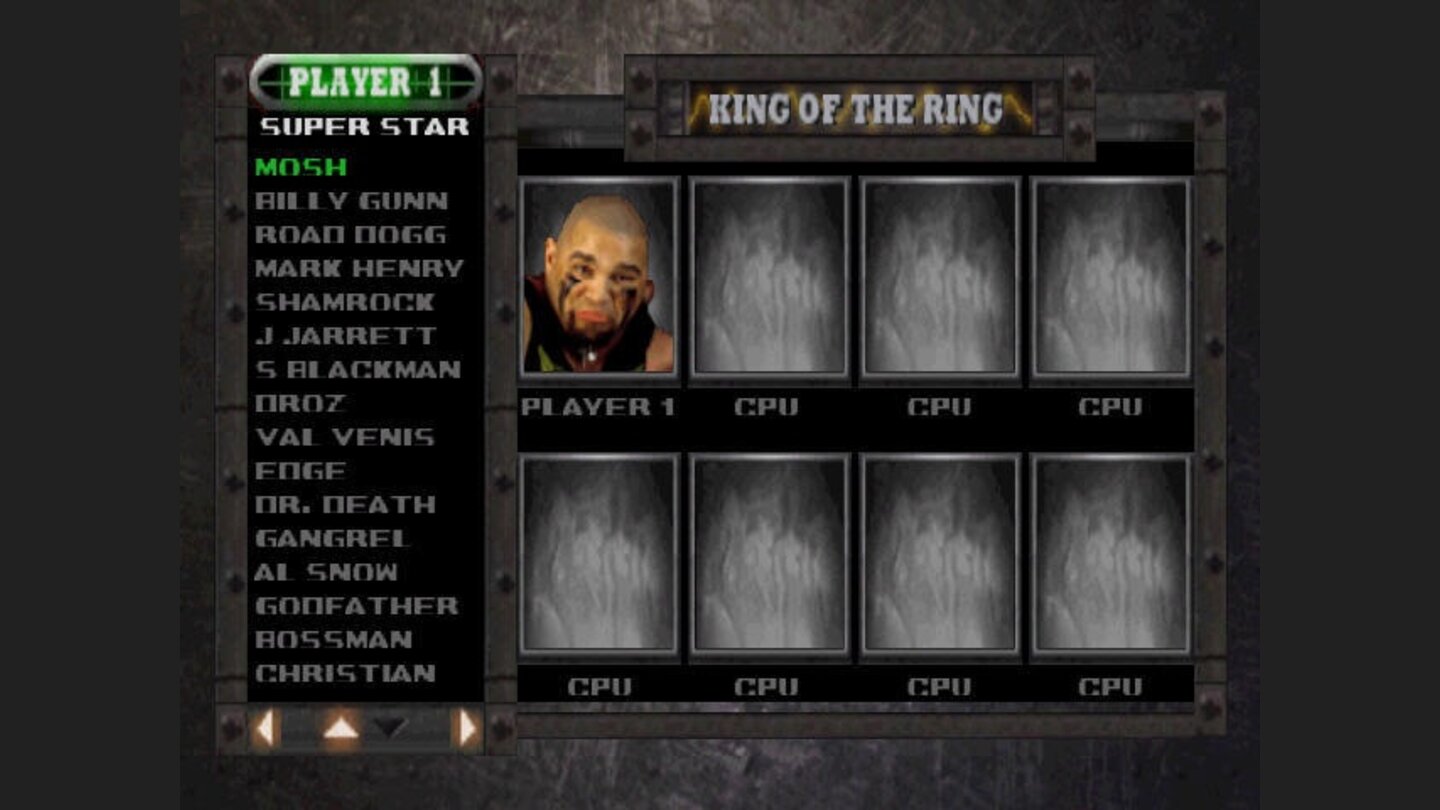Select the last CPU slot in bottom row
The image size is (1440, 810).
click(1110, 556)
